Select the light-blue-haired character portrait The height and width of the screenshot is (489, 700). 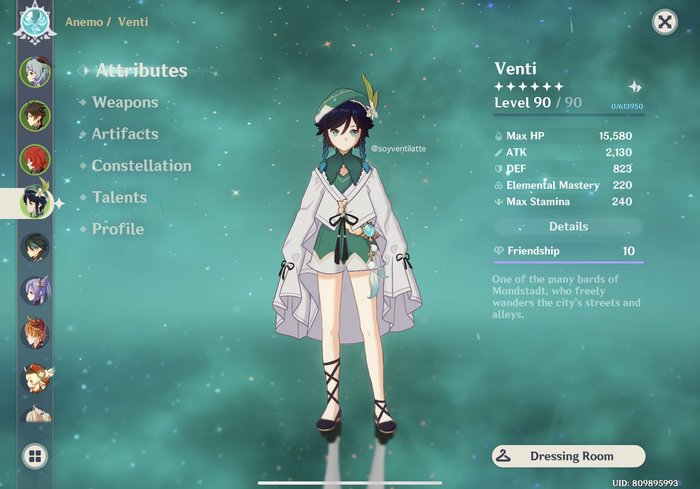[34, 72]
